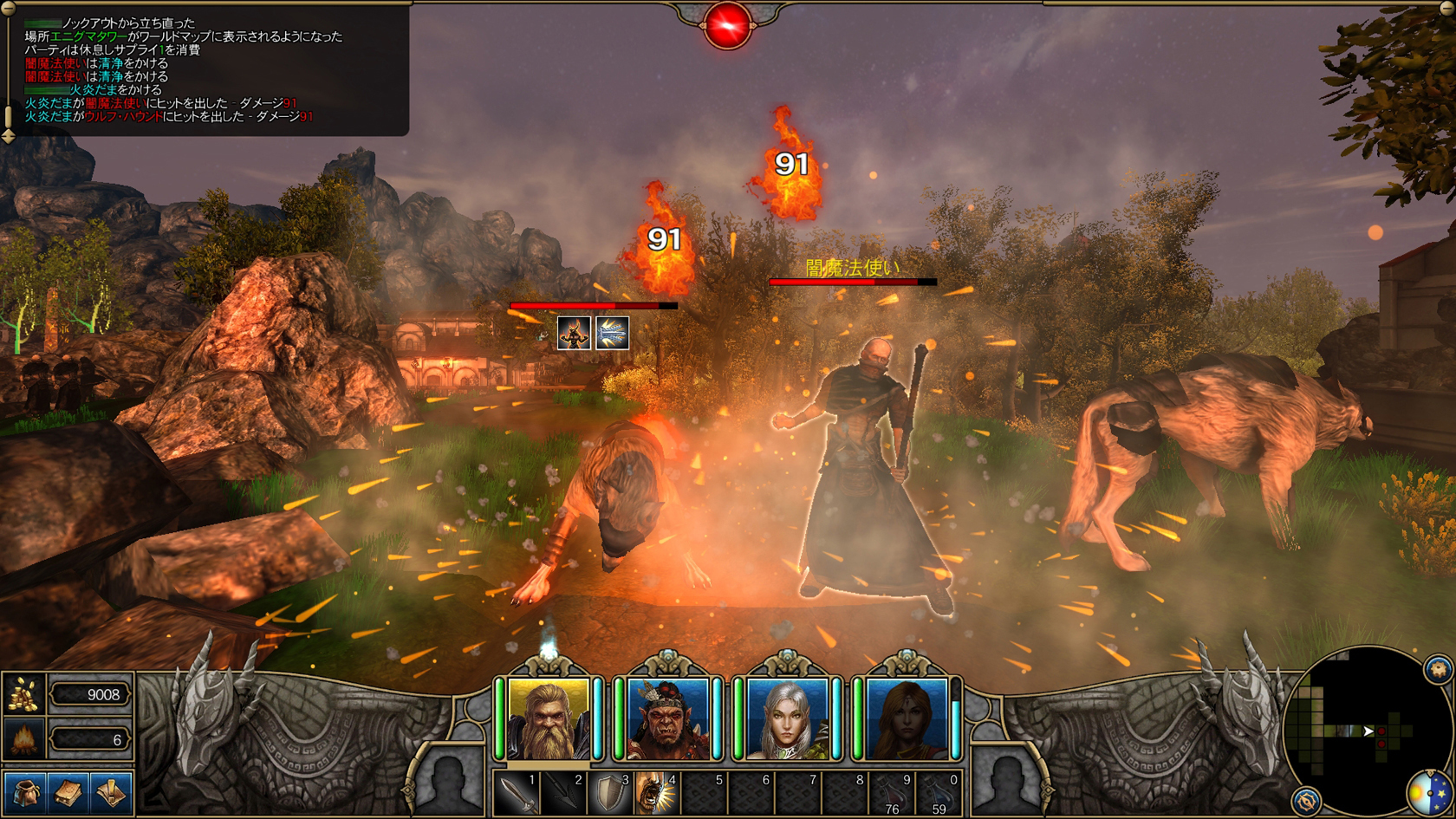The height and width of the screenshot is (819, 1456).
Task: Click the left empty hireling silhouette slot
Action: [x=450, y=781]
